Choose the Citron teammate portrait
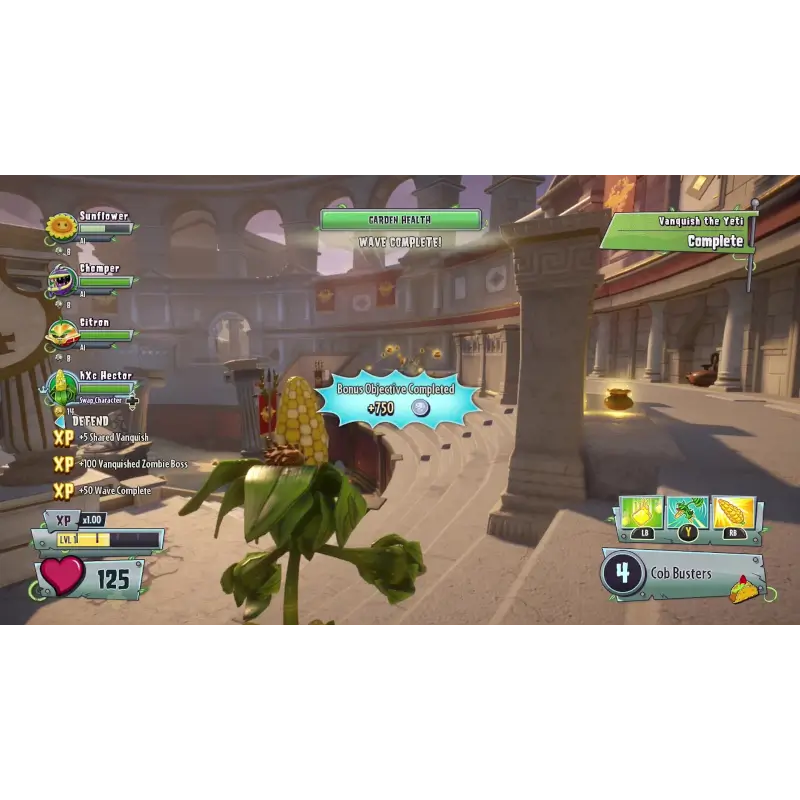This screenshot has height=800, width=800. 62,334
